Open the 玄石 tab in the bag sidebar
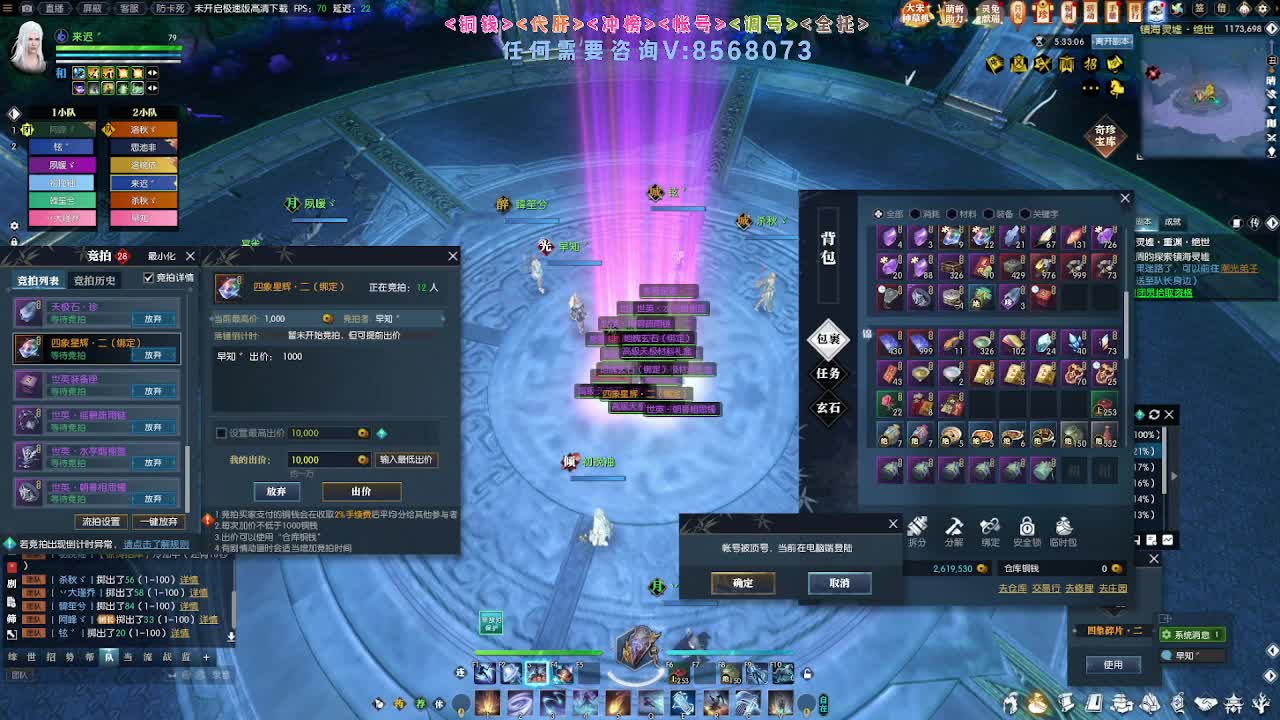Viewport: 1280px width, 720px height. click(x=828, y=408)
